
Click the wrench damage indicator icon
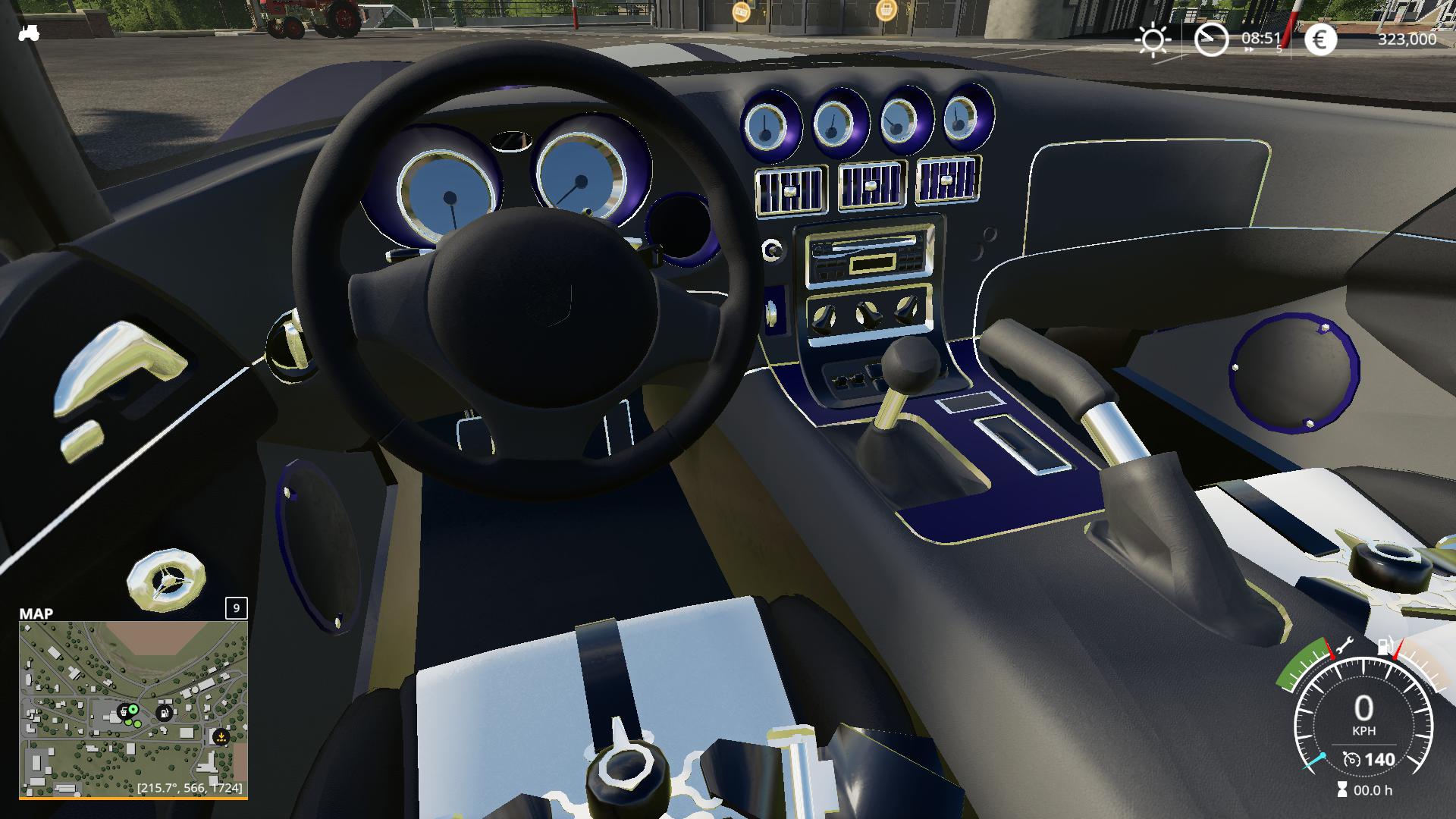1344,647
